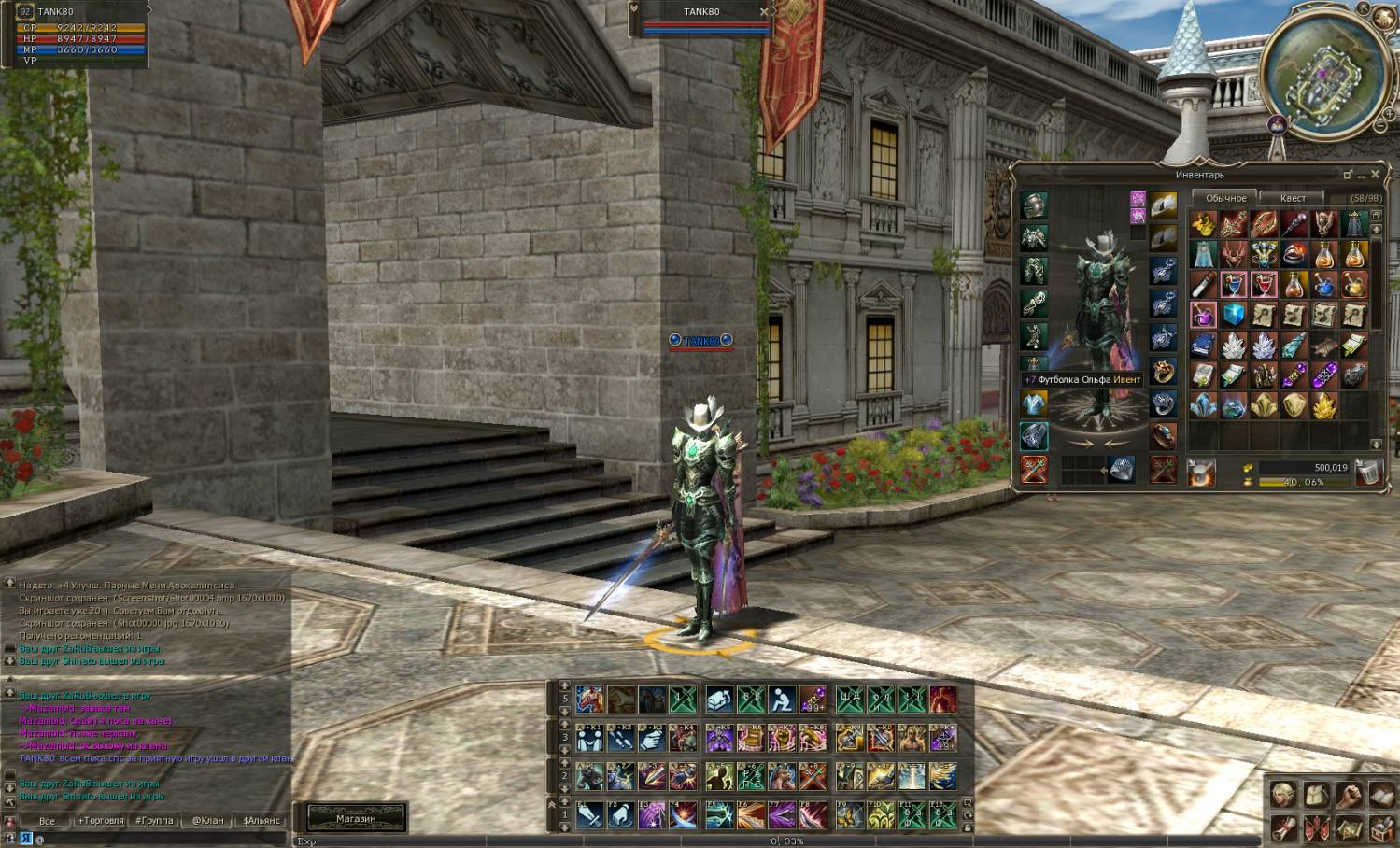Minimize the inventory window
The image size is (1400, 848).
point(1362,175)
